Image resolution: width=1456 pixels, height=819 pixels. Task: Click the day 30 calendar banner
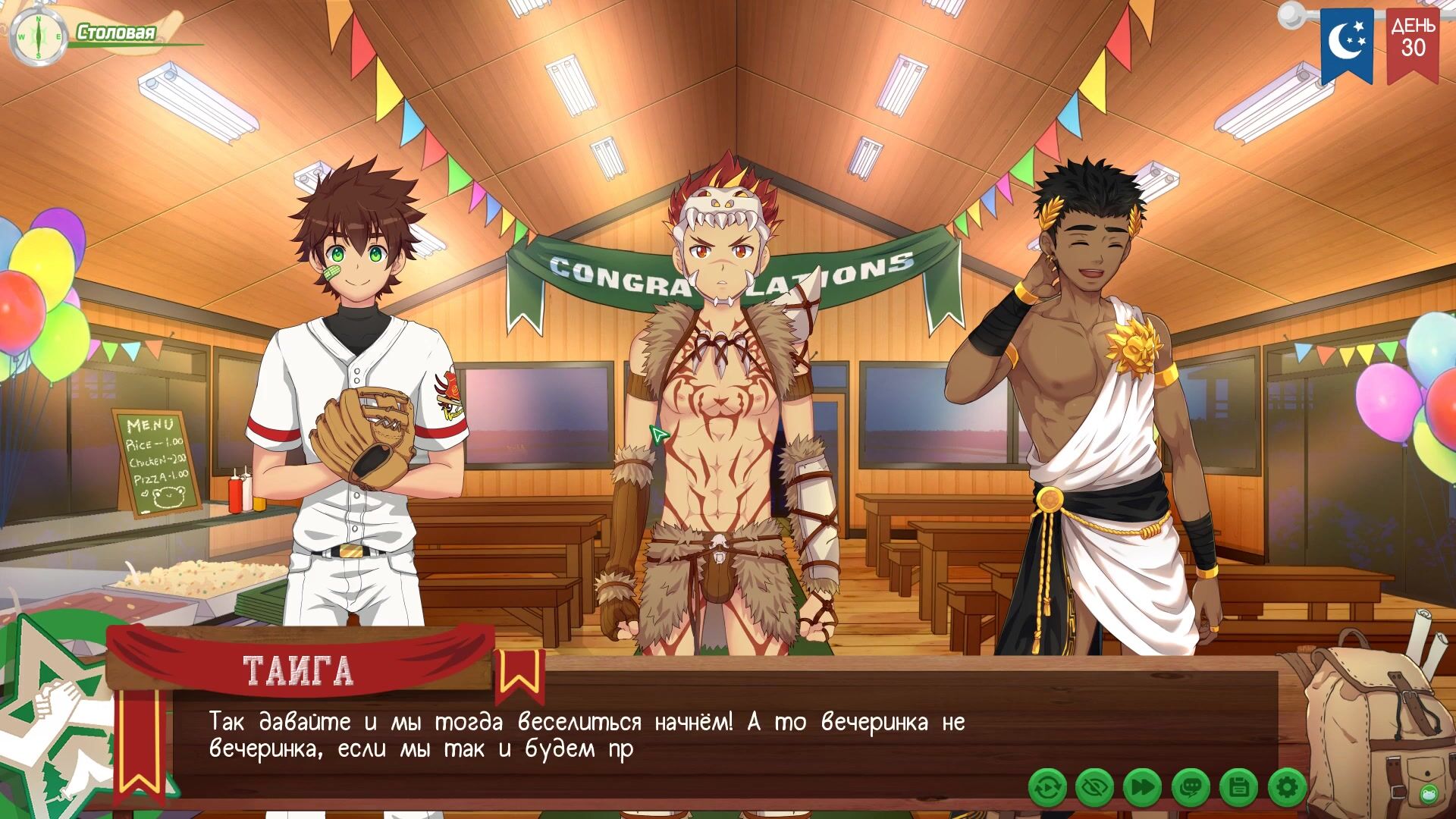pos(1413,42)
